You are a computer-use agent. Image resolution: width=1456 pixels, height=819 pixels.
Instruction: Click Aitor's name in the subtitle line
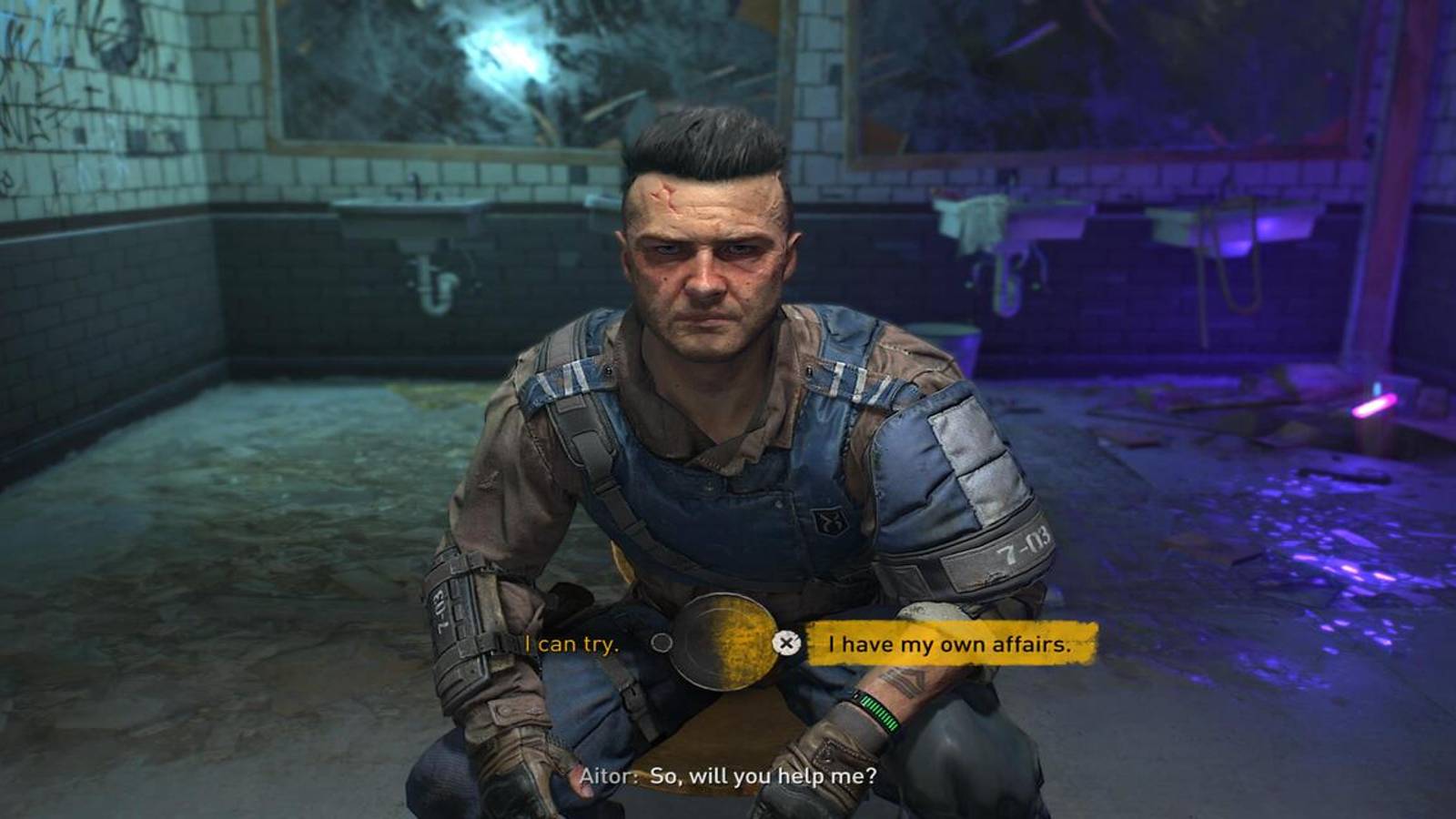click(x=607, y=776)
